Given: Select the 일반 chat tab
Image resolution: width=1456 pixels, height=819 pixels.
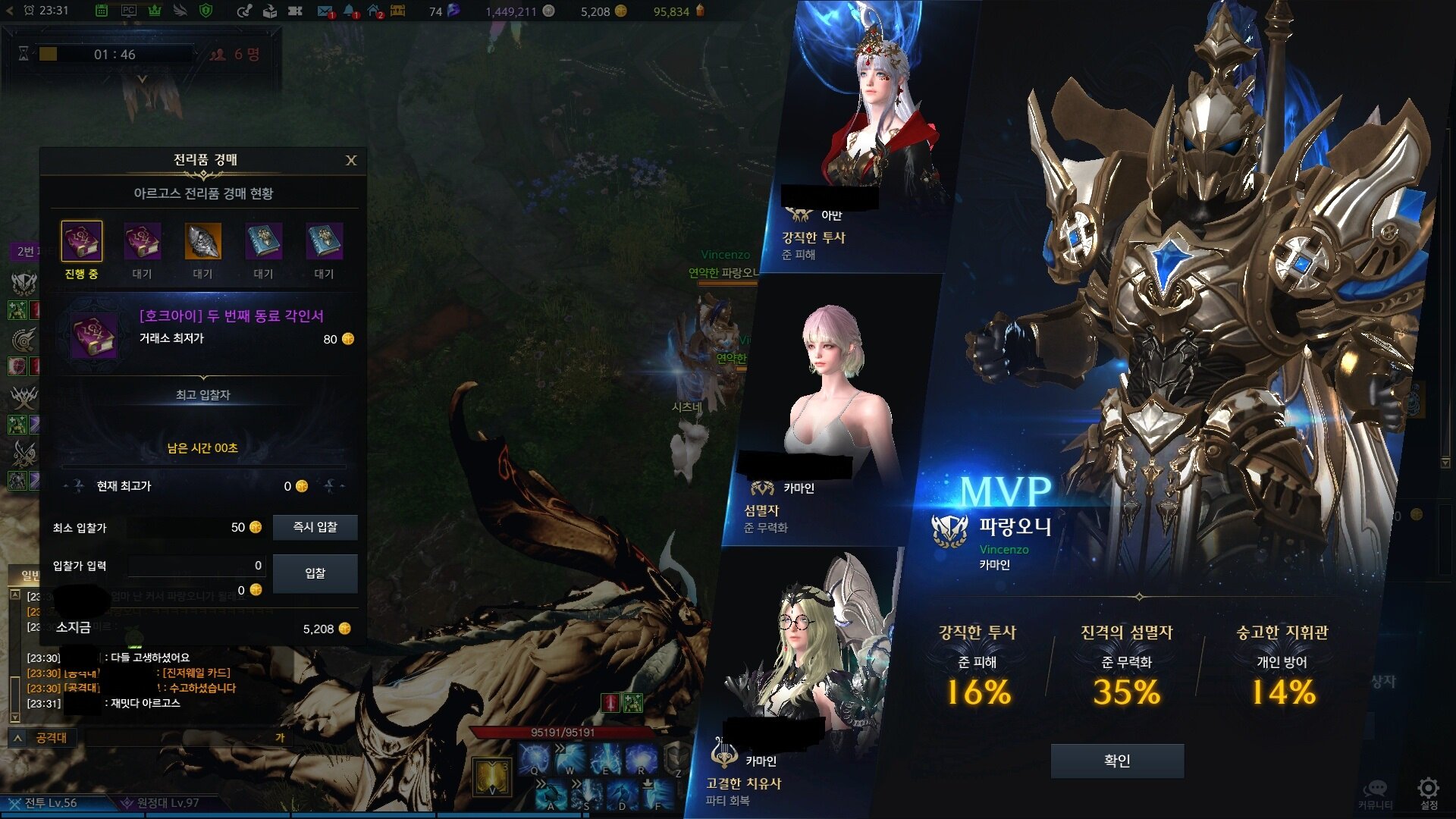Looking at the screenshot, I should point(29,576).
